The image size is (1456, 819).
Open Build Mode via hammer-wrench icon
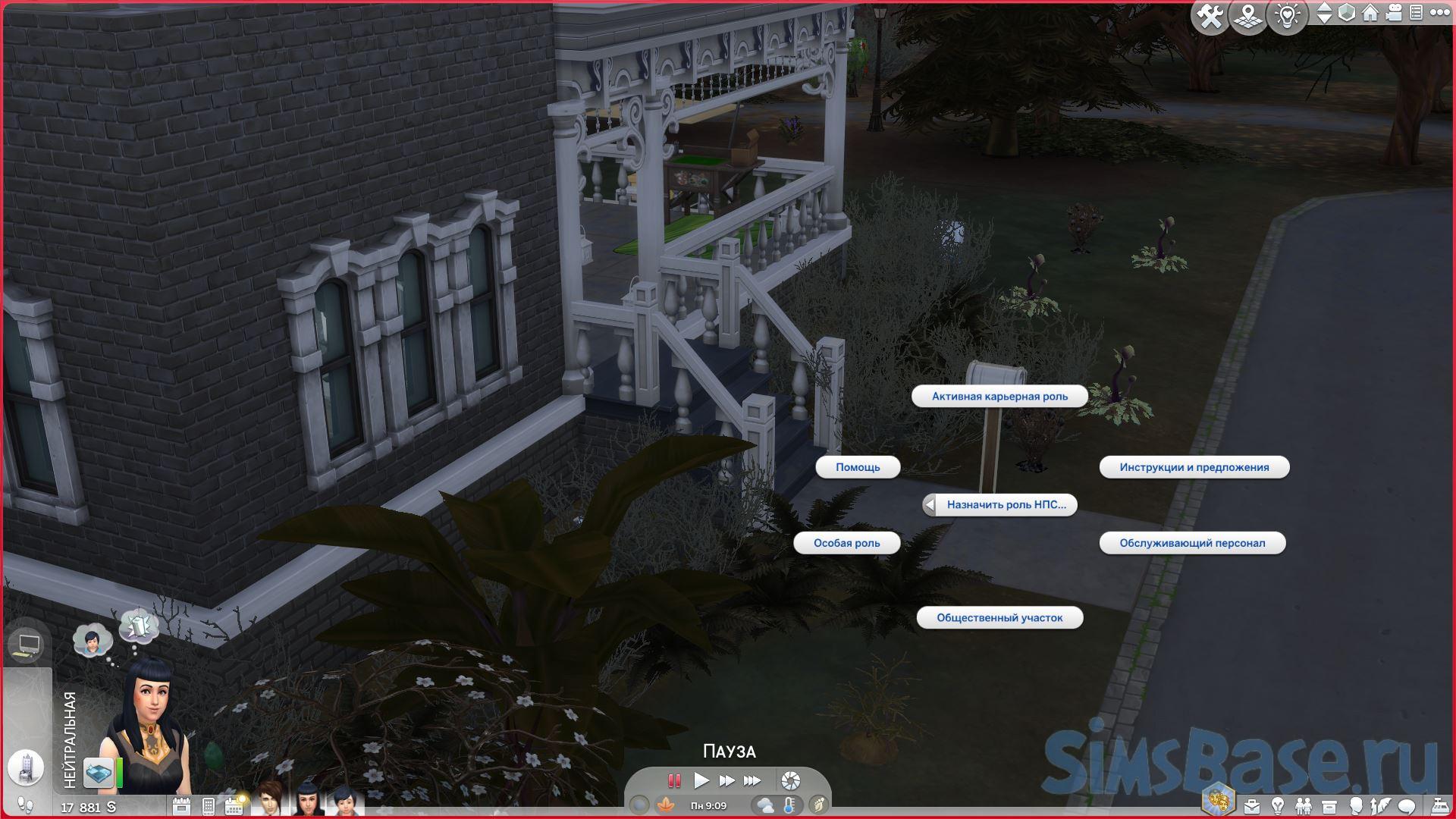pos(1210,17)
